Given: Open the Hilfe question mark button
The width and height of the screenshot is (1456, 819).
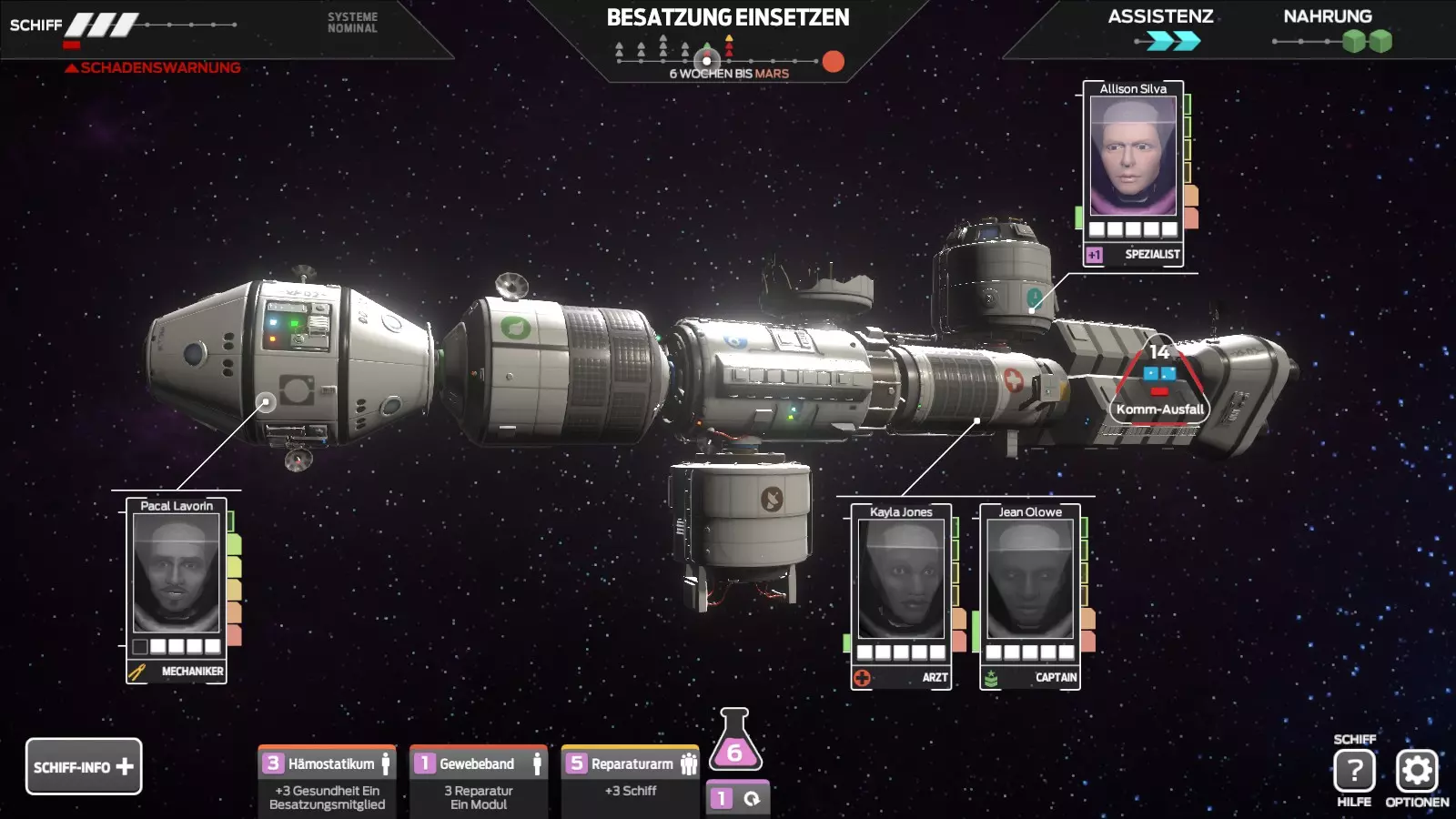Looking at the screenshot, I should point(1354,771).
